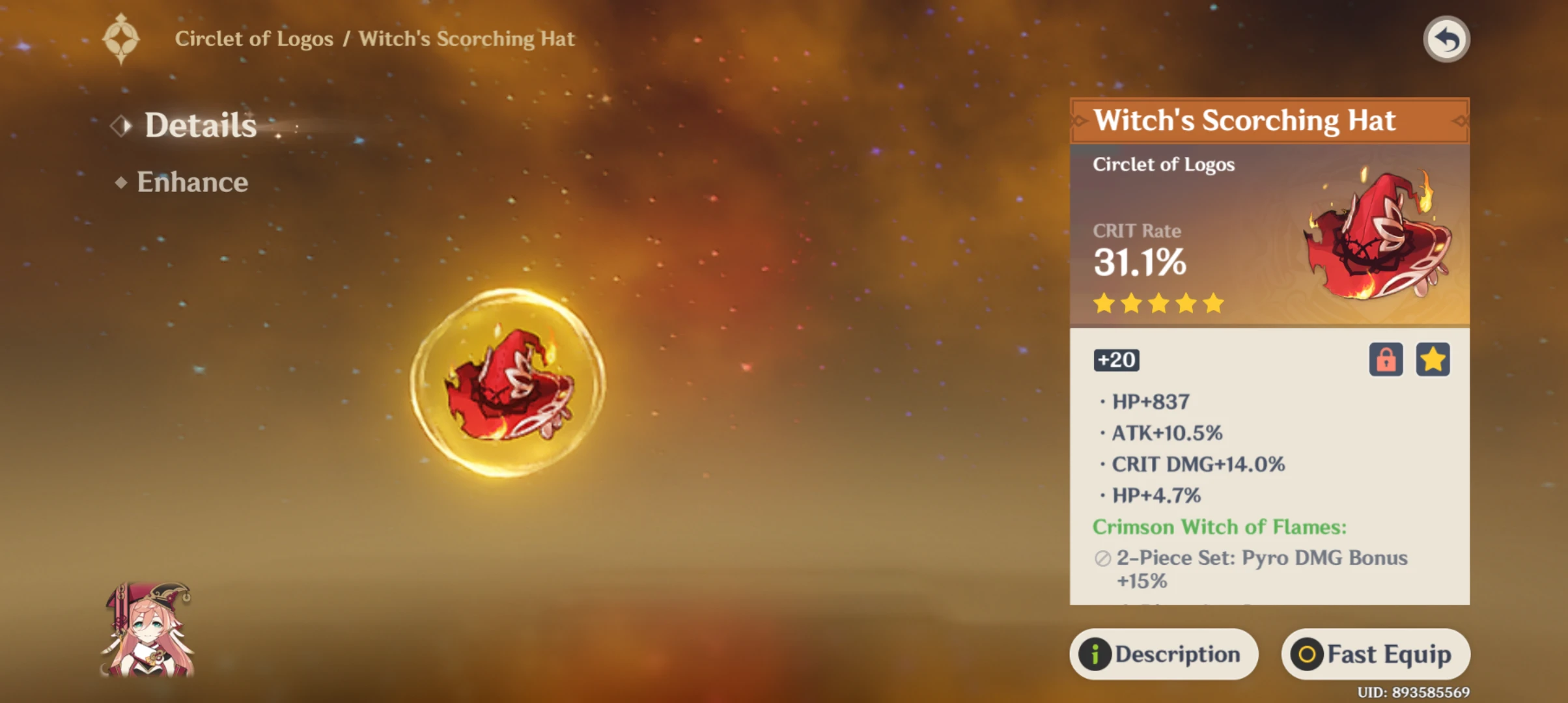Select the back arrow icon
1568x703 pixels.
(1446, 38)
